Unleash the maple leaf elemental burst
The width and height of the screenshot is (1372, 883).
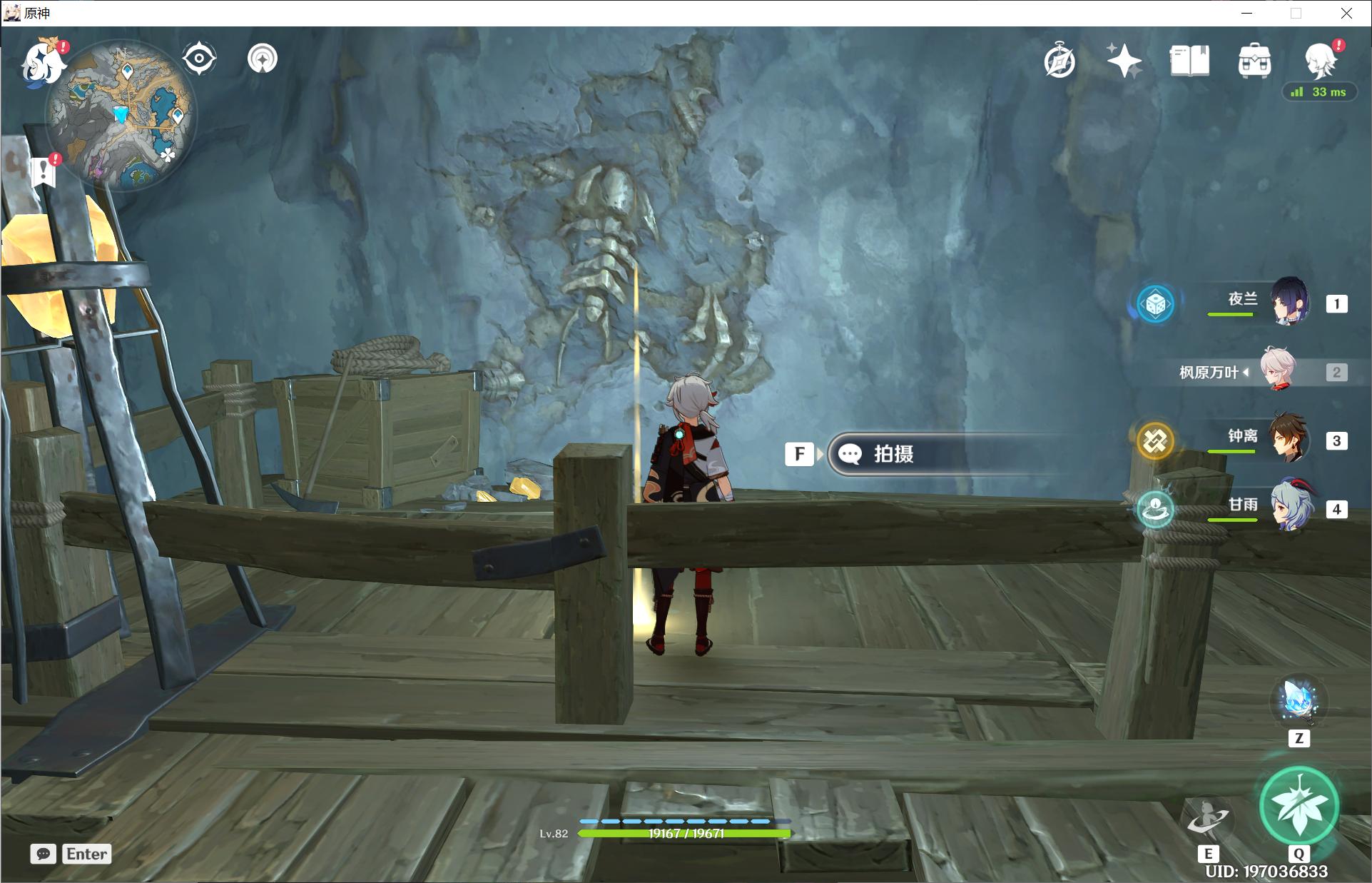click(x=1299, y=807)
